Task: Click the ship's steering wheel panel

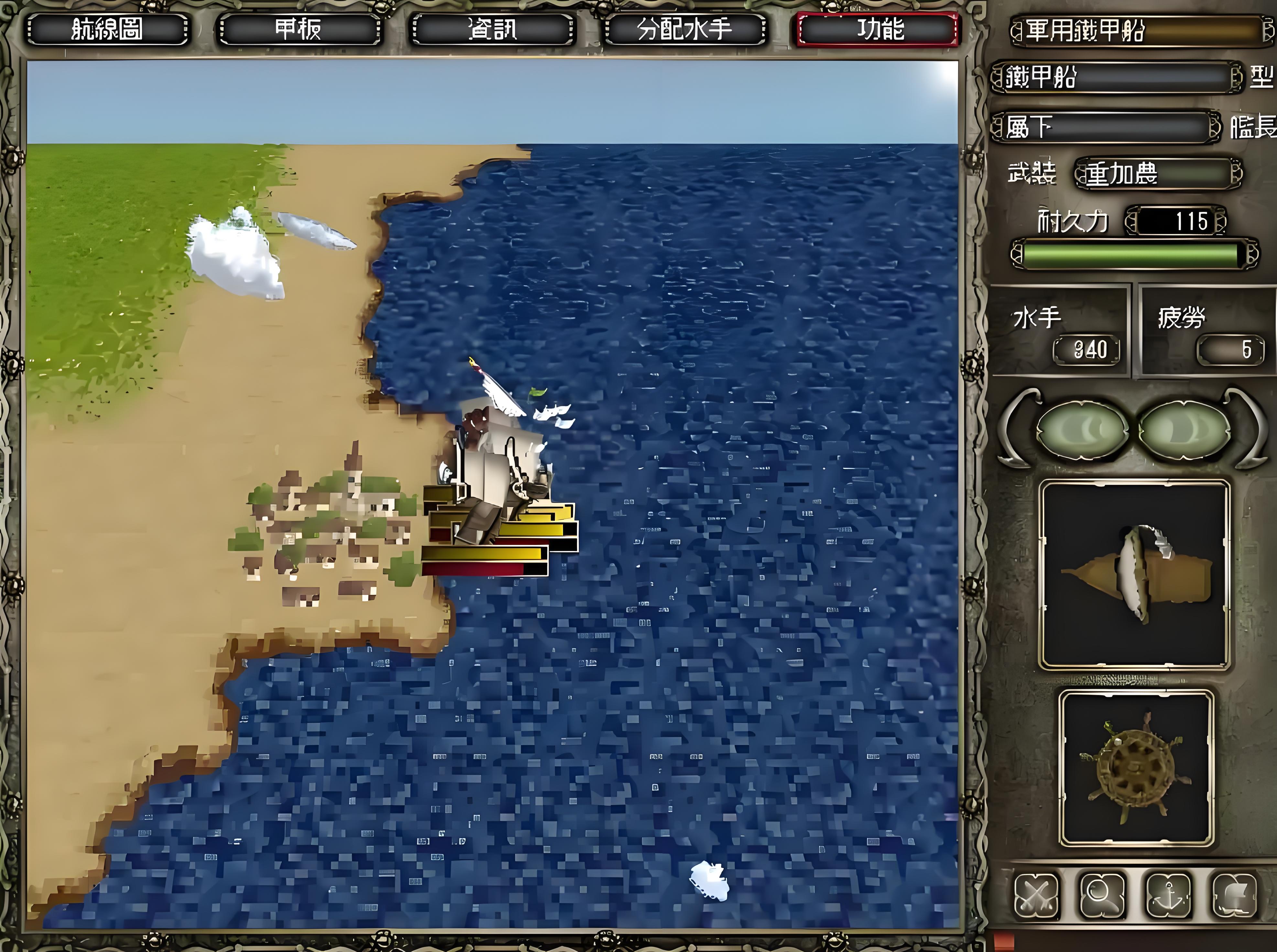Action: click(x=1136, y=768)
